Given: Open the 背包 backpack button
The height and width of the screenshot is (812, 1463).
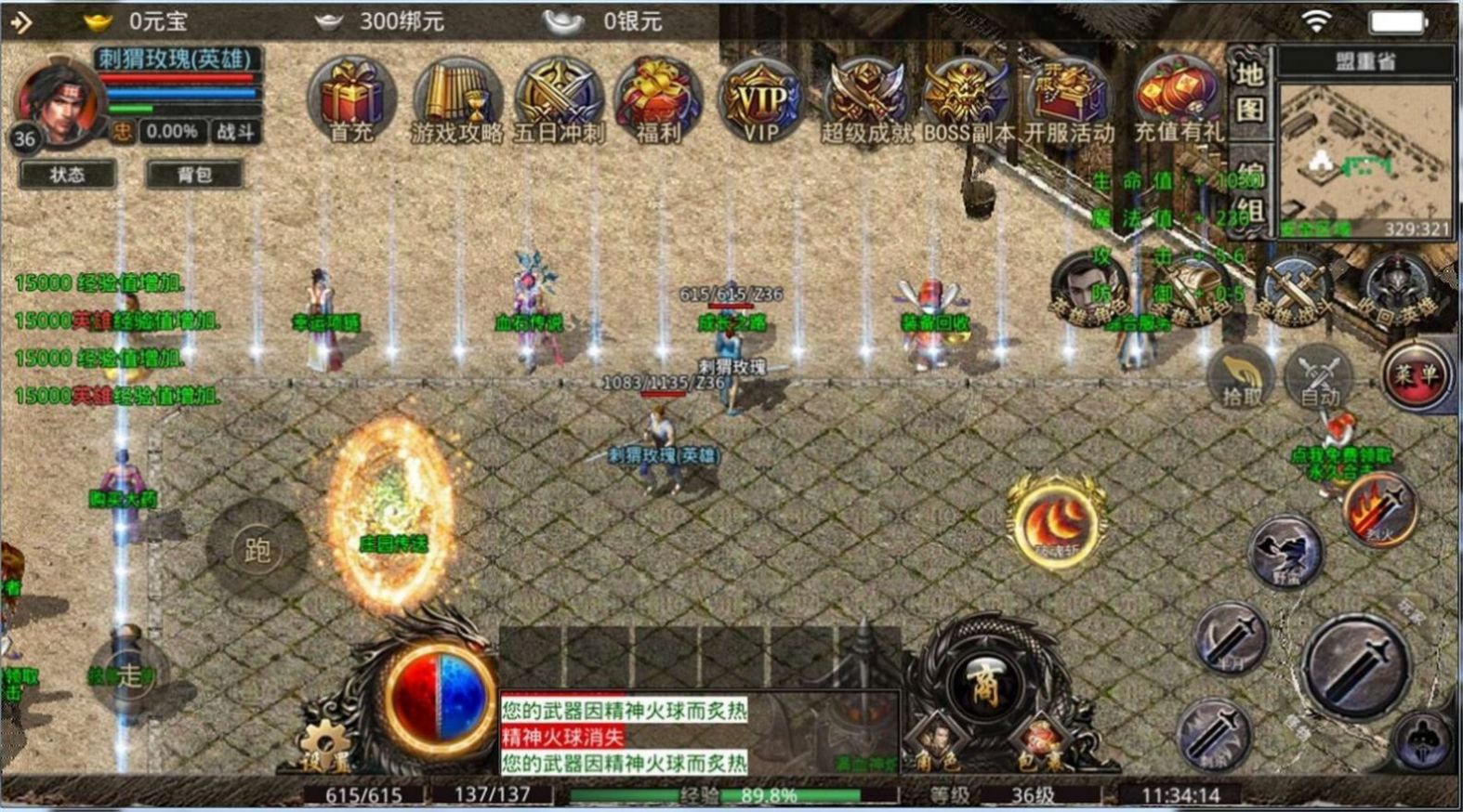Looking at the screenshot, I should point(194,175).
